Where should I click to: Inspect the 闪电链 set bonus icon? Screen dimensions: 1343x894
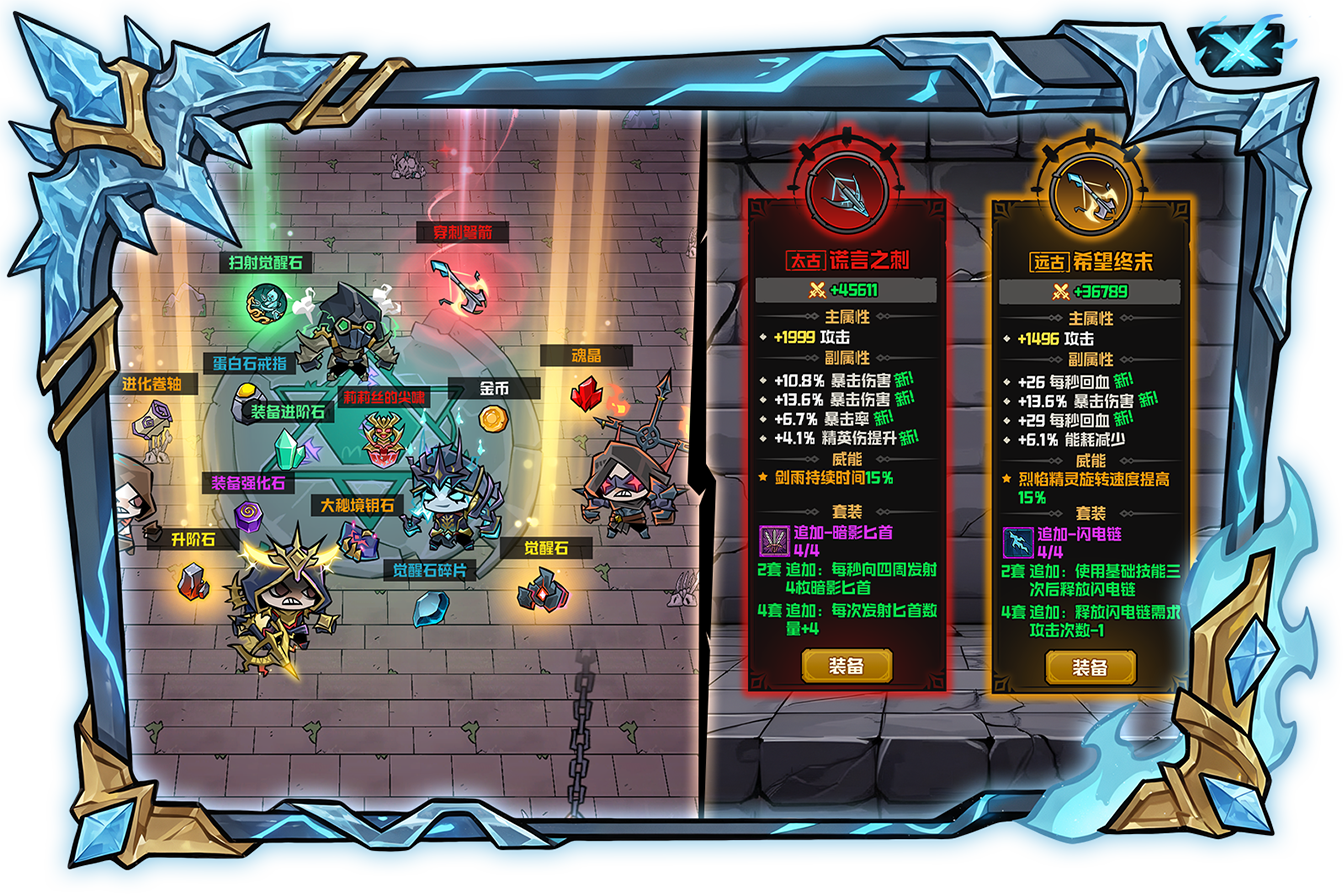click(x=1017, y=543)
